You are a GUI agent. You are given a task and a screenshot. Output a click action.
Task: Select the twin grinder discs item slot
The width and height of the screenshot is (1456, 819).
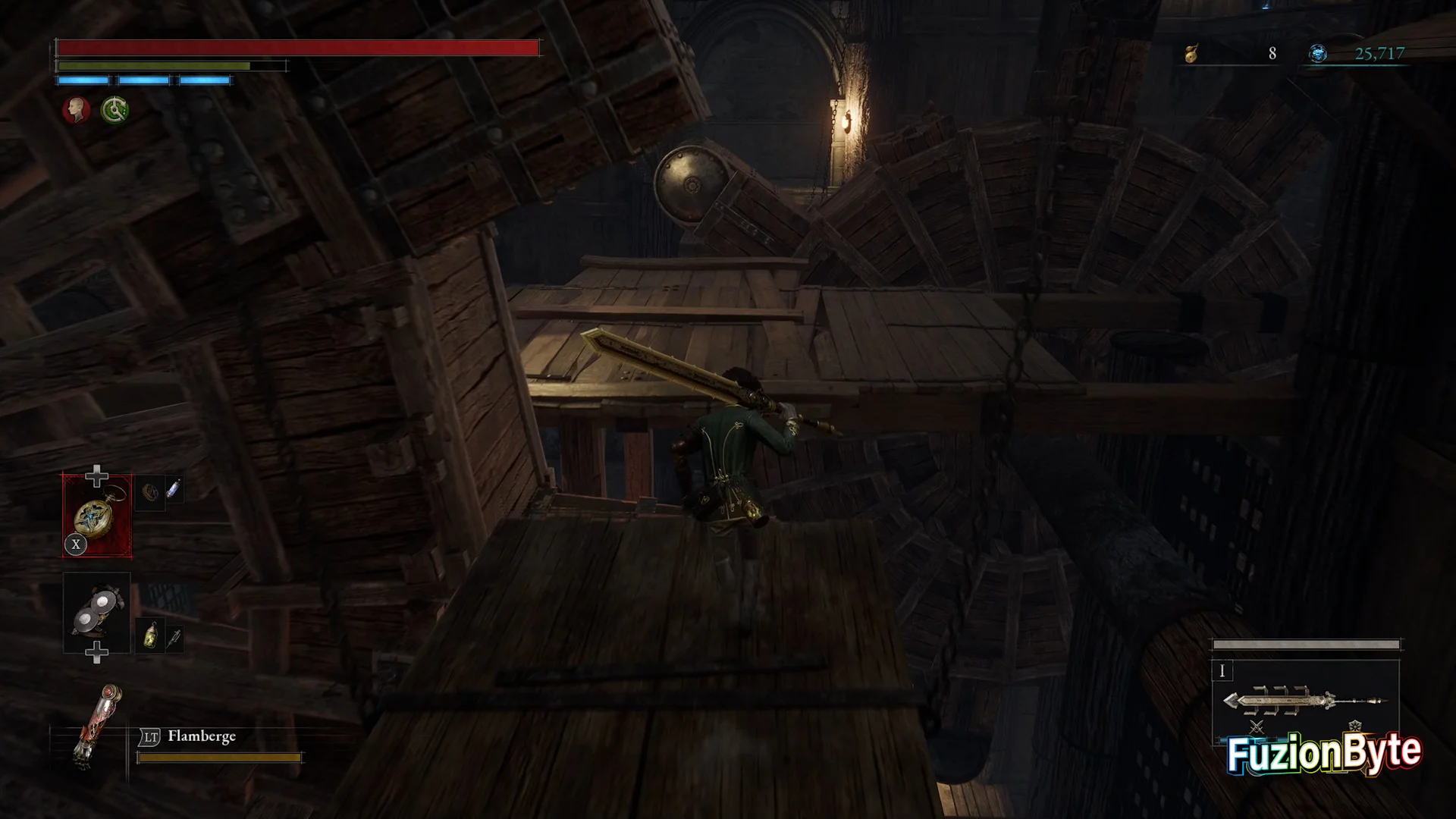pyautogui.click(x=97, y=613)
